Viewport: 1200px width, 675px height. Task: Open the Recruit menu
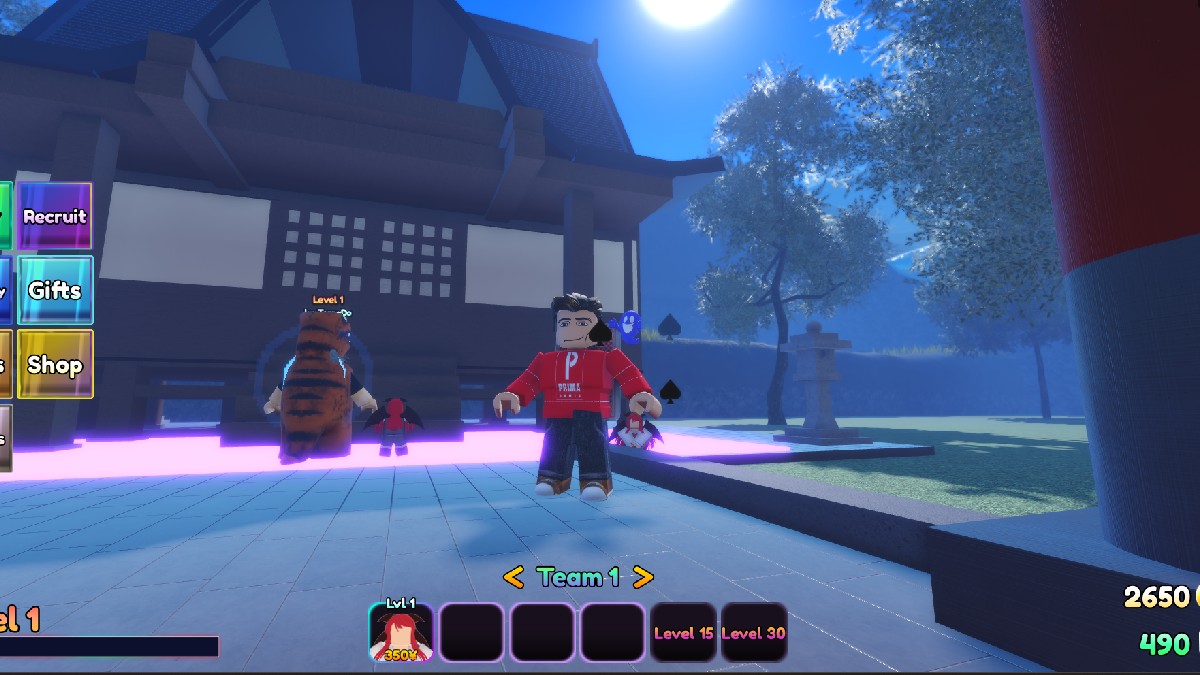coord(55,216)
